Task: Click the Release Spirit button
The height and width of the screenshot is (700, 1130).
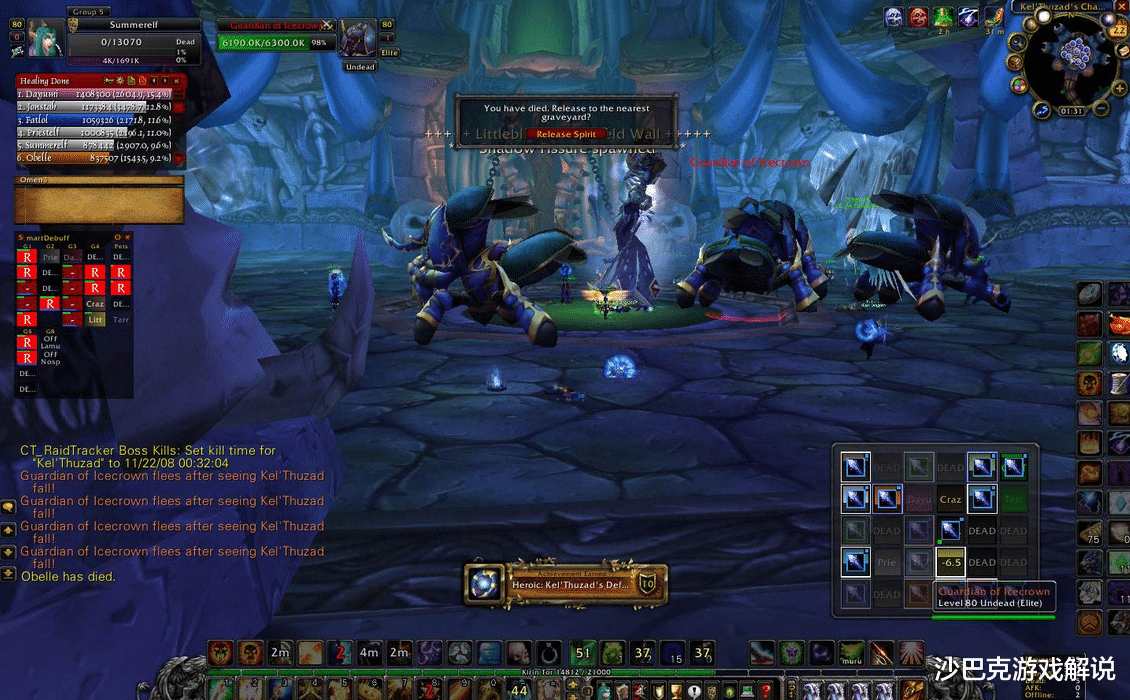Action: (x=566, y=133)
